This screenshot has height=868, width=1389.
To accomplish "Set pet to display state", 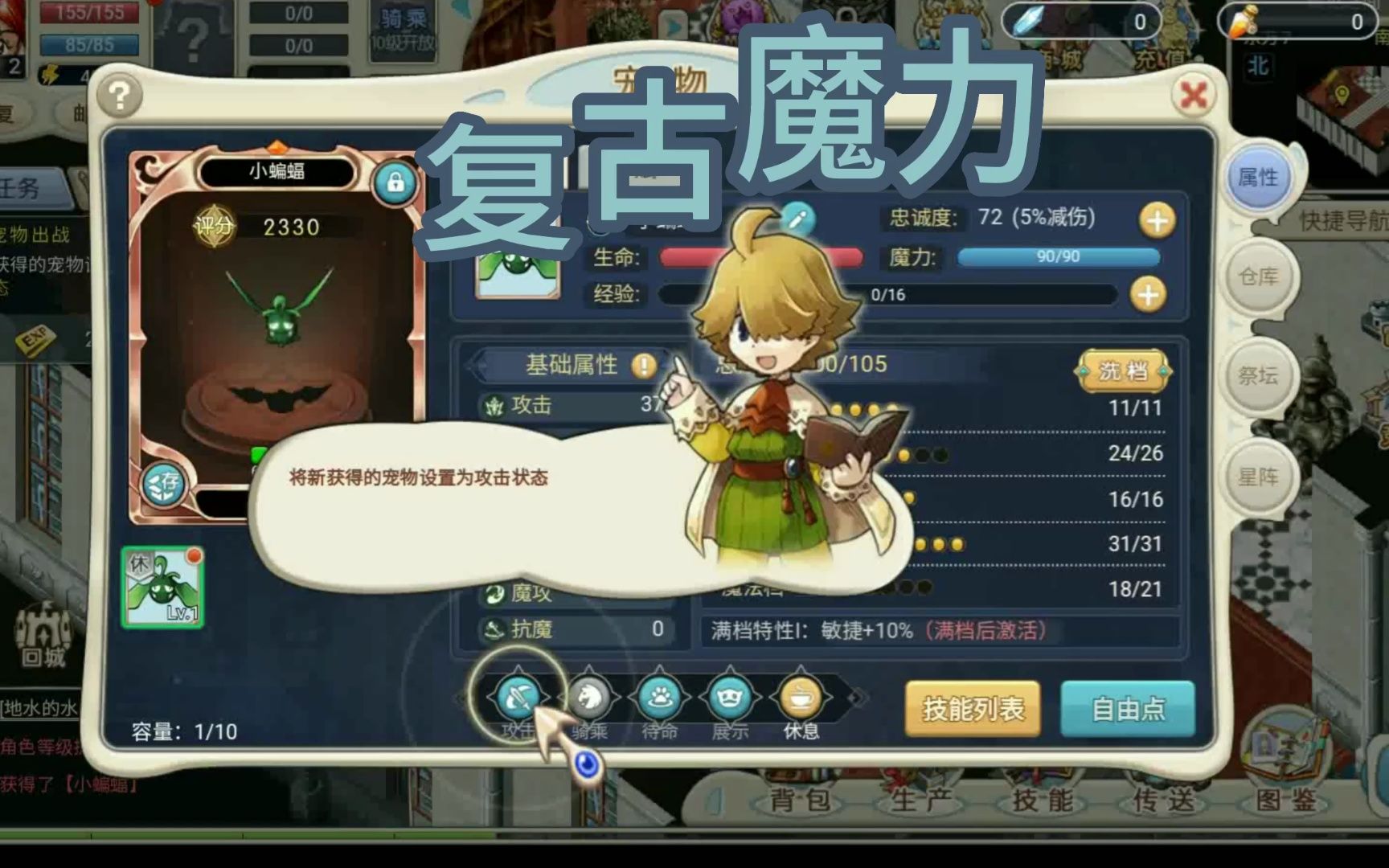I will (x=730, y=698).
